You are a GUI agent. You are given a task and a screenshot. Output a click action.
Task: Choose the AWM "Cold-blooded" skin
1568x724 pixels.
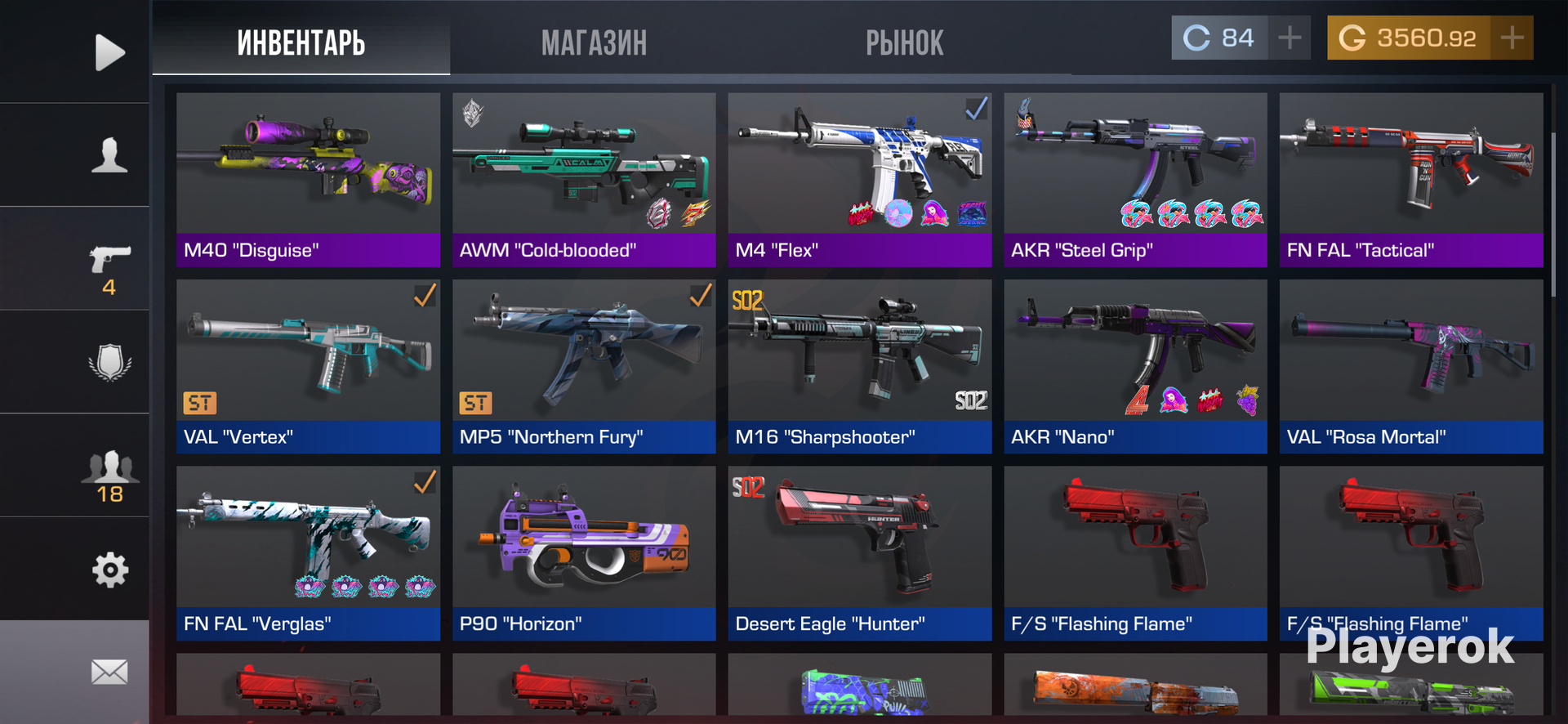pos(584,180)
